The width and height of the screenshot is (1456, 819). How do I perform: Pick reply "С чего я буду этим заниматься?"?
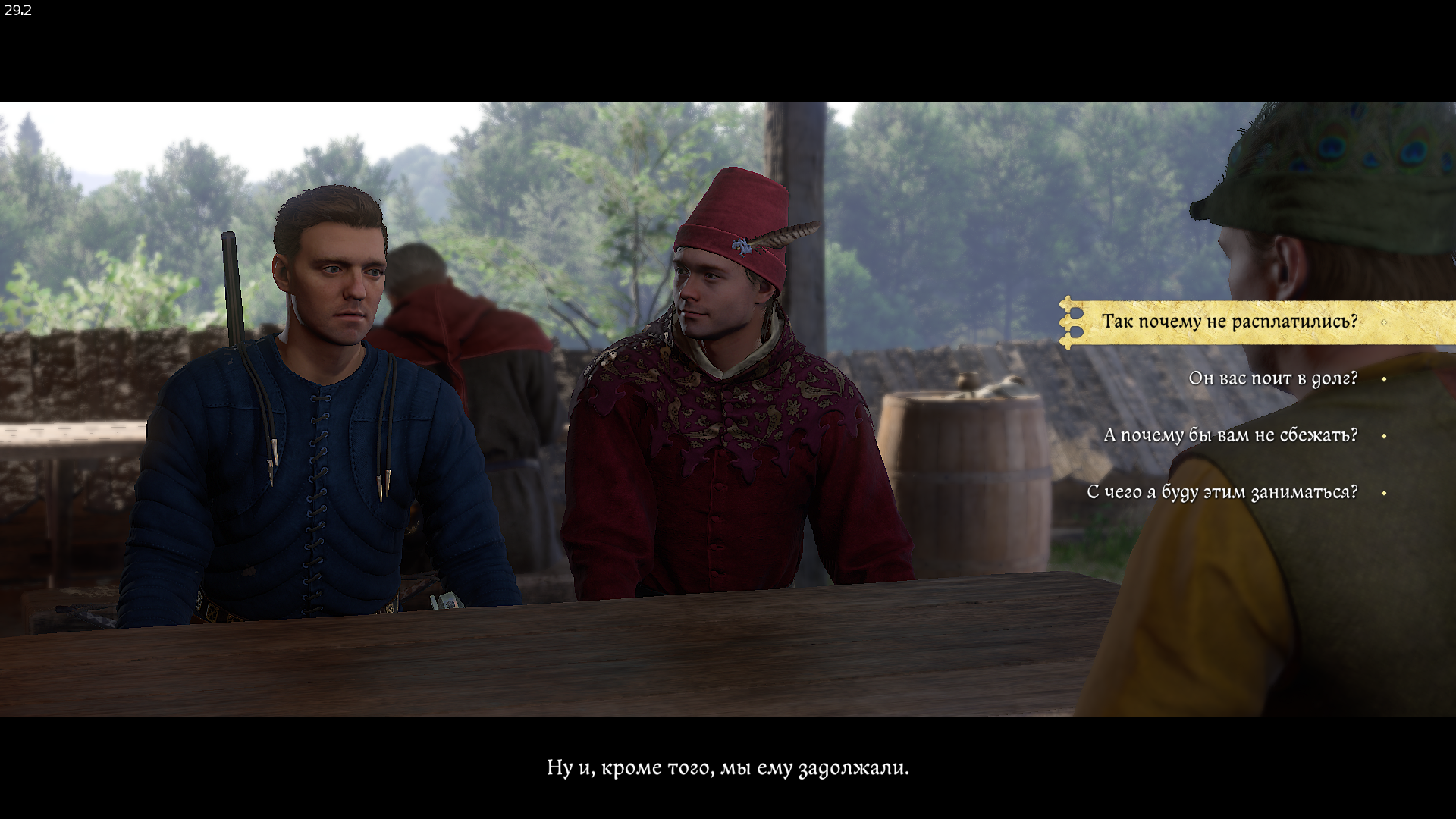coord(1222,492)
